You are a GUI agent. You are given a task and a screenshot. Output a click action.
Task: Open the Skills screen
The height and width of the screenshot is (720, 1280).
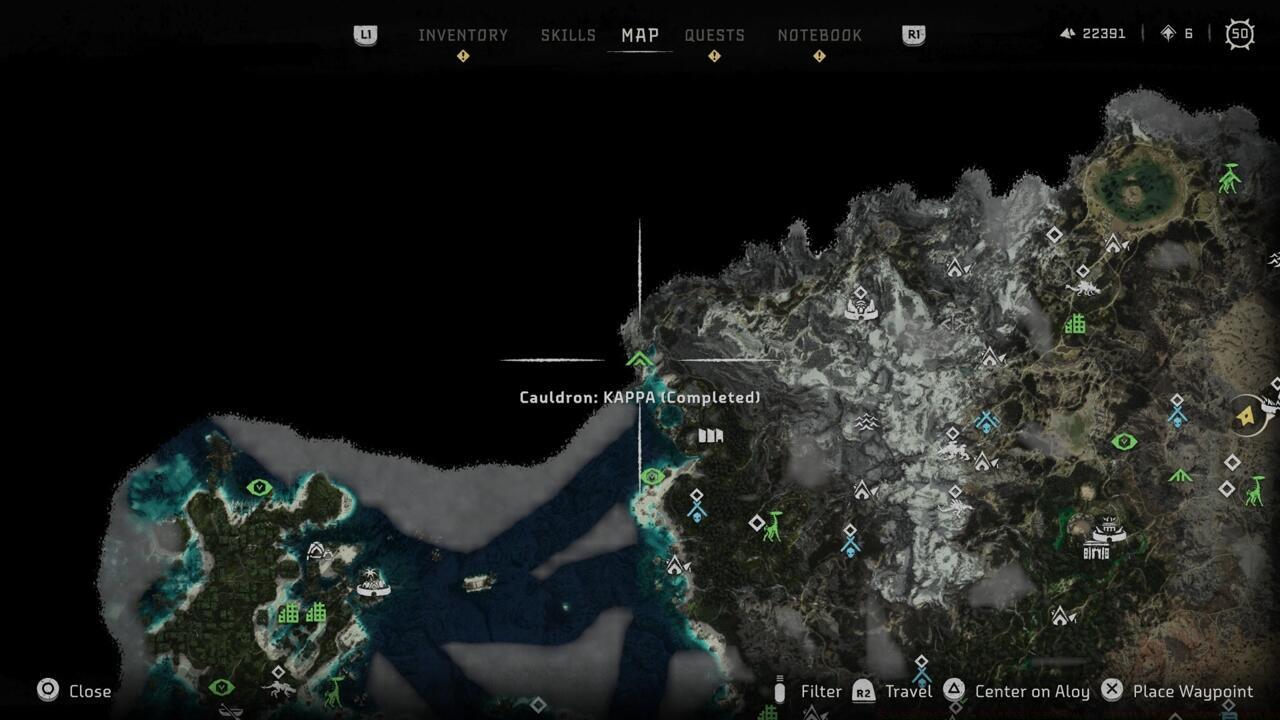(x=568, y=34)
